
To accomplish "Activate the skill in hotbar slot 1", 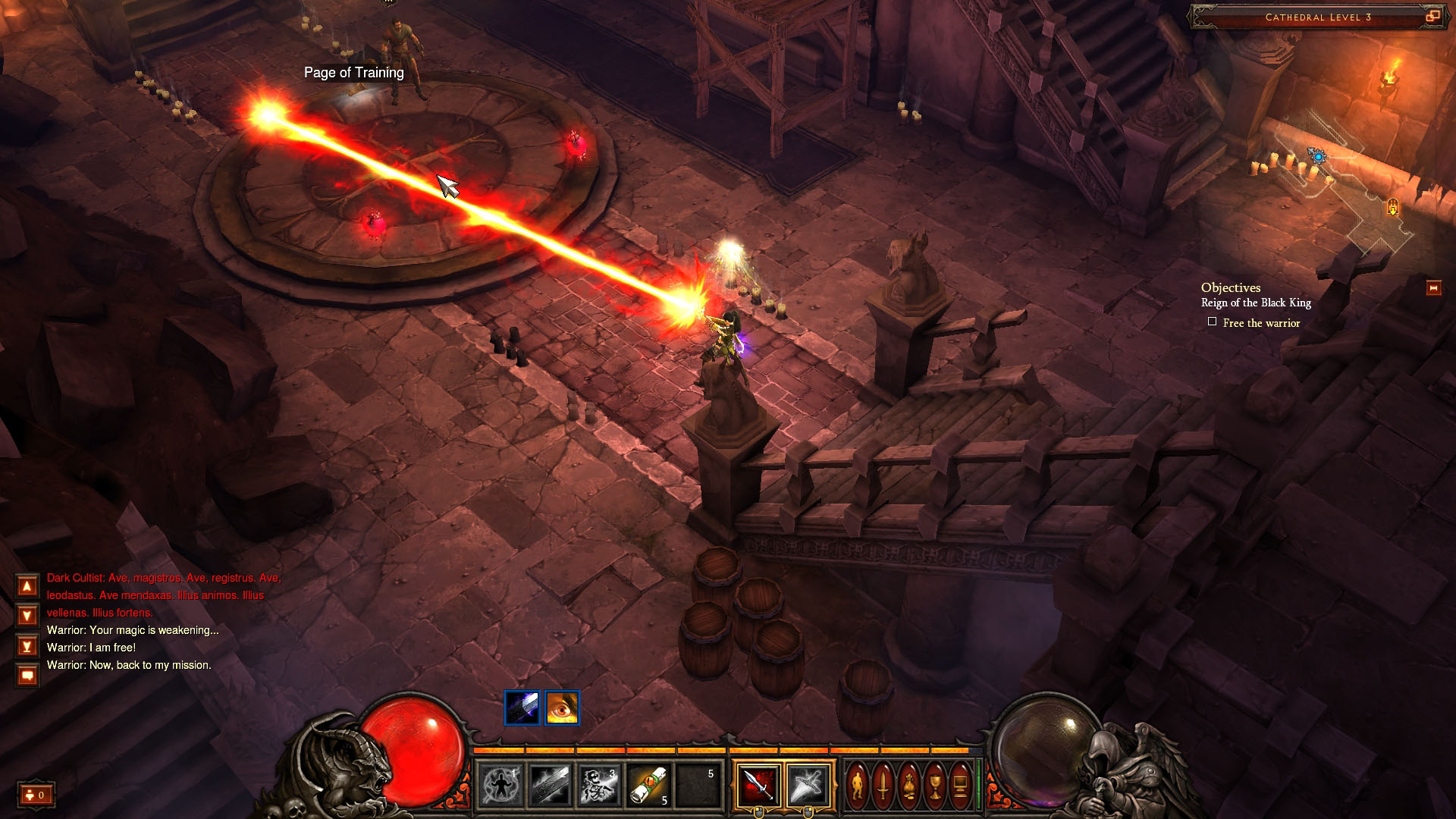I will [501, 785].
